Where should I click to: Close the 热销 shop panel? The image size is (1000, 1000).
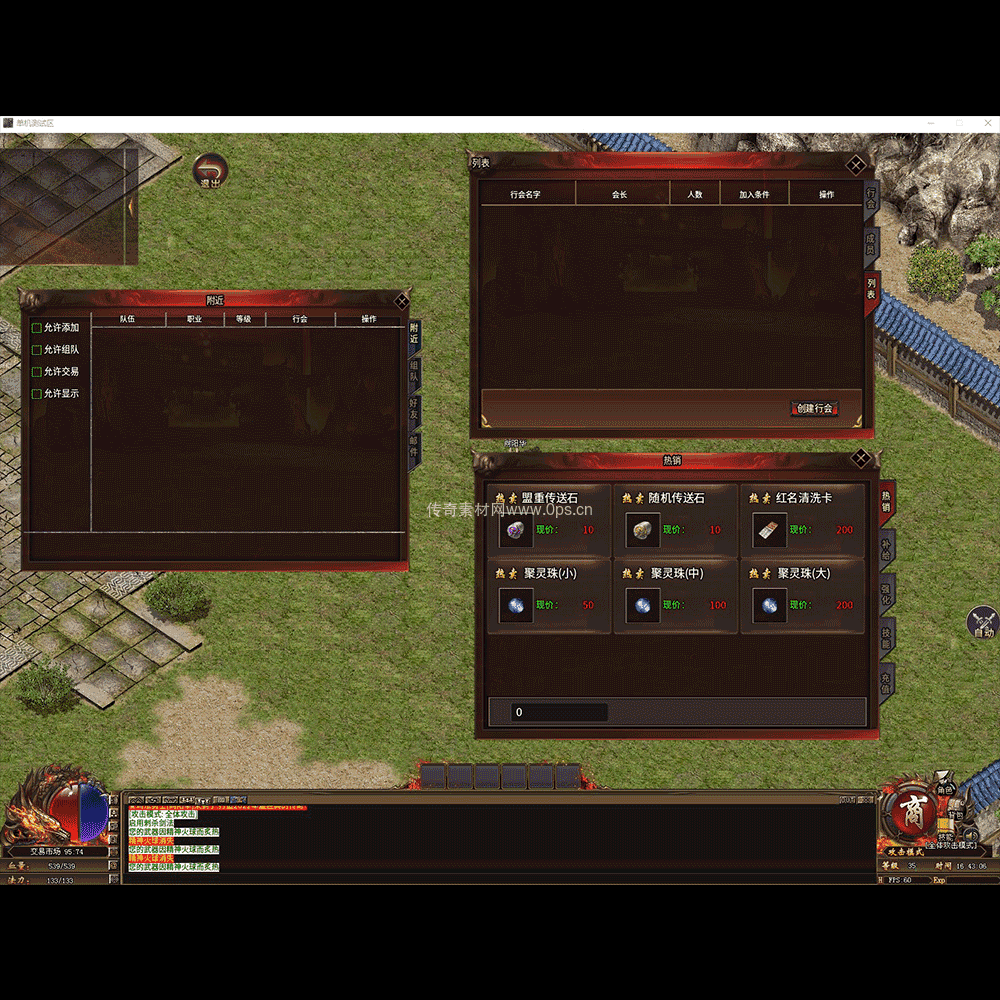point(860,459)
